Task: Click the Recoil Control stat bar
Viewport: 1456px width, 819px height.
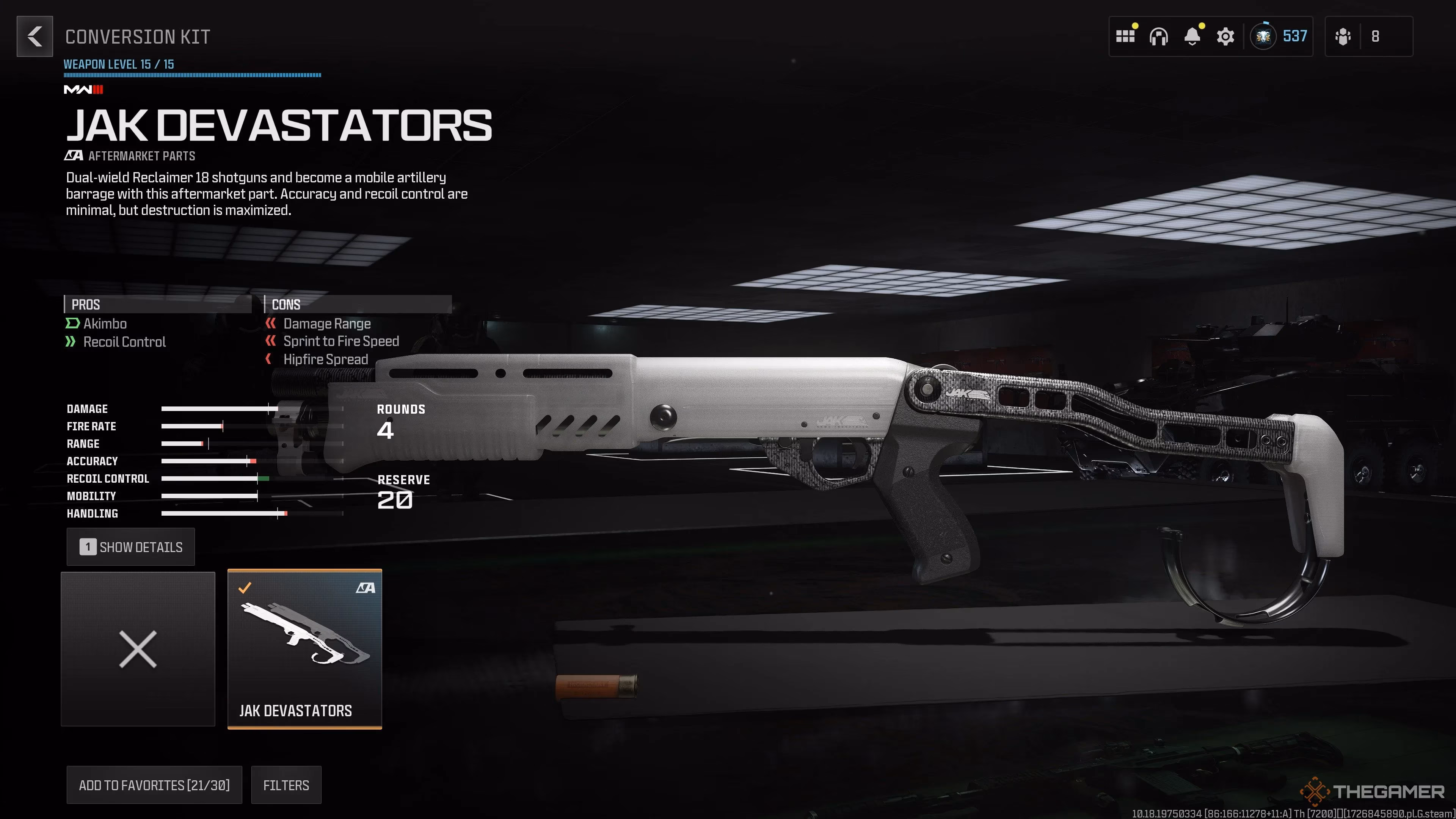Action: 215,478
